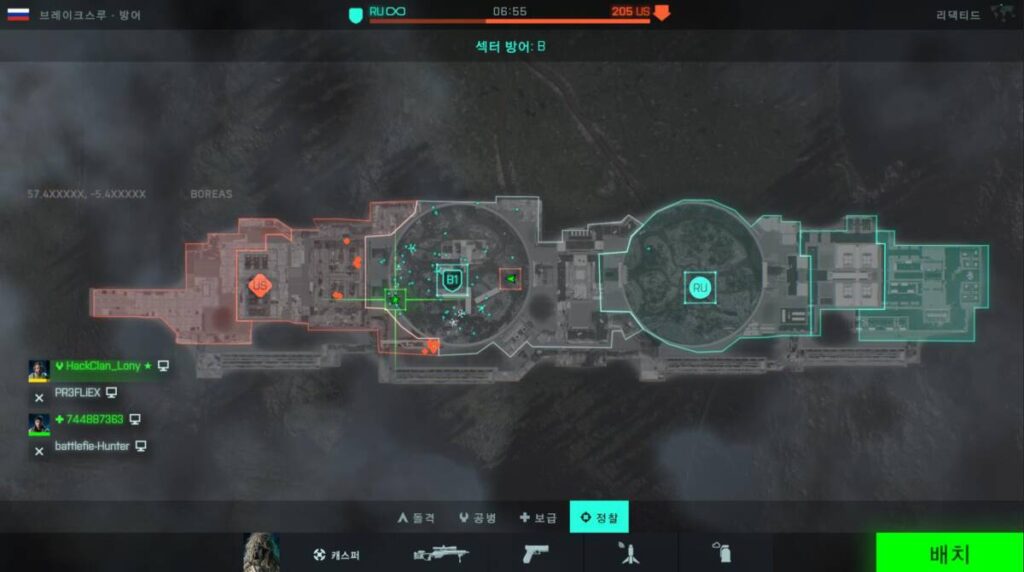Spawn at the B1 objective marker

(452, 281)
